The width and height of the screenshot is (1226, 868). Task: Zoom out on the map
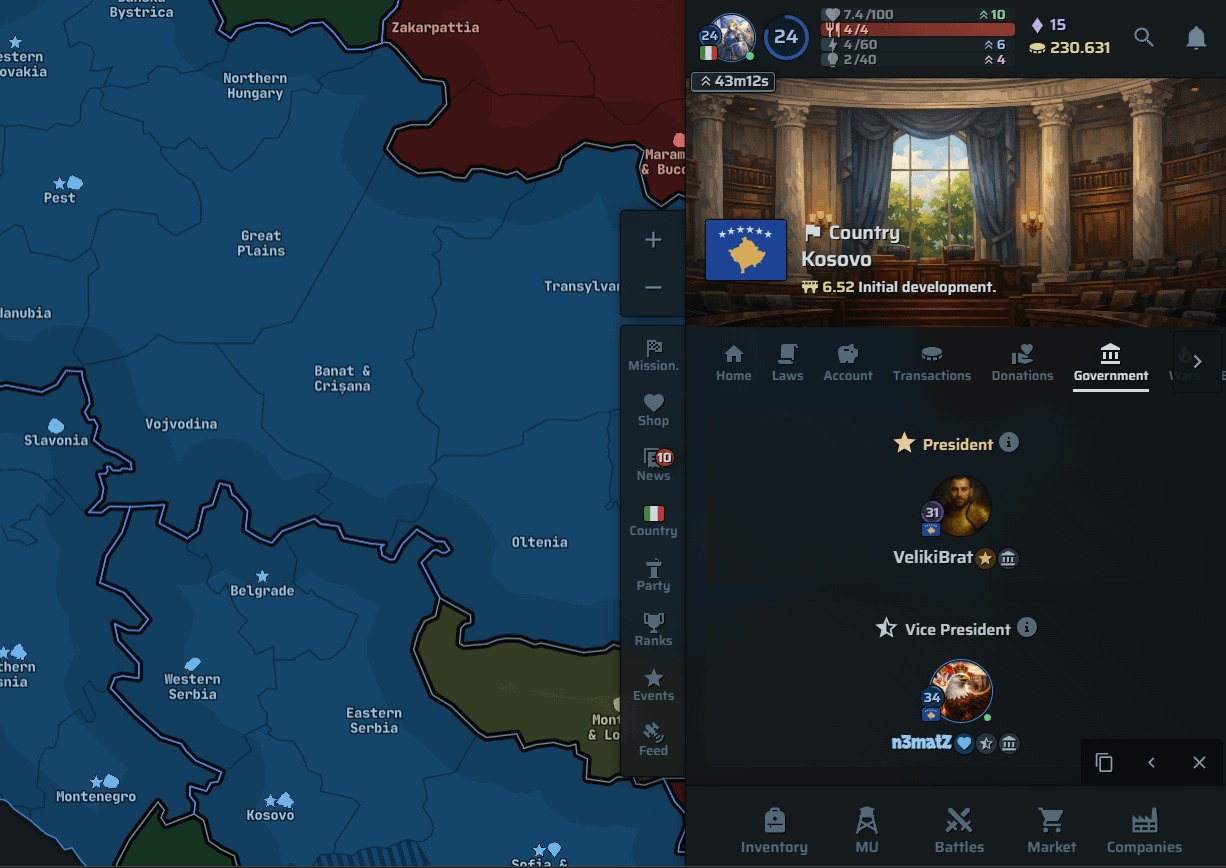pyautogui.click(x=653, y=288)
